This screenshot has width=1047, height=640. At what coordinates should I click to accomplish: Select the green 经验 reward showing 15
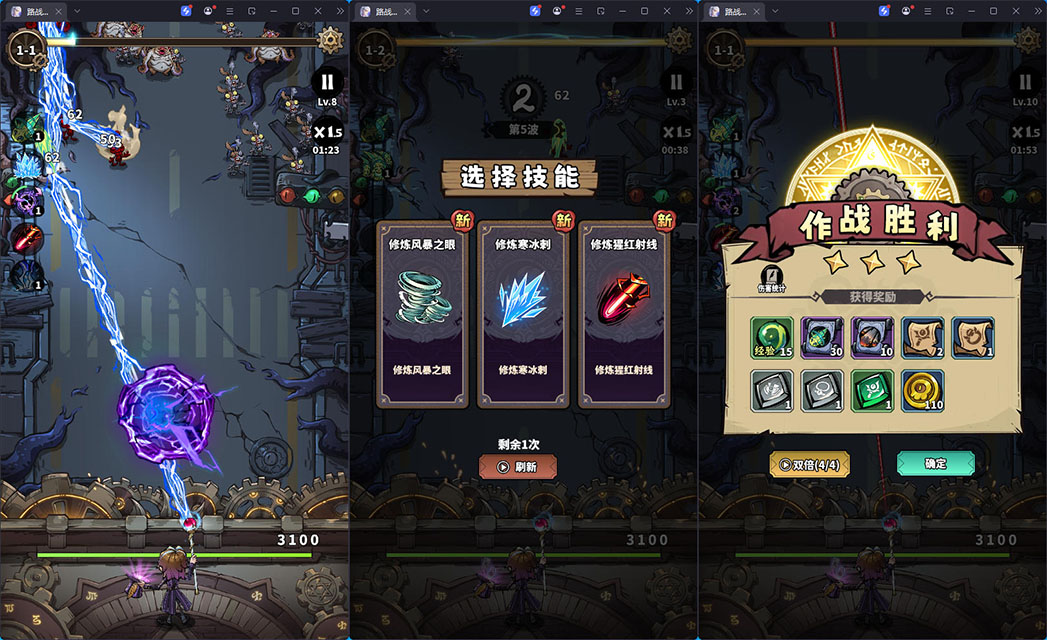click(772, 338)
